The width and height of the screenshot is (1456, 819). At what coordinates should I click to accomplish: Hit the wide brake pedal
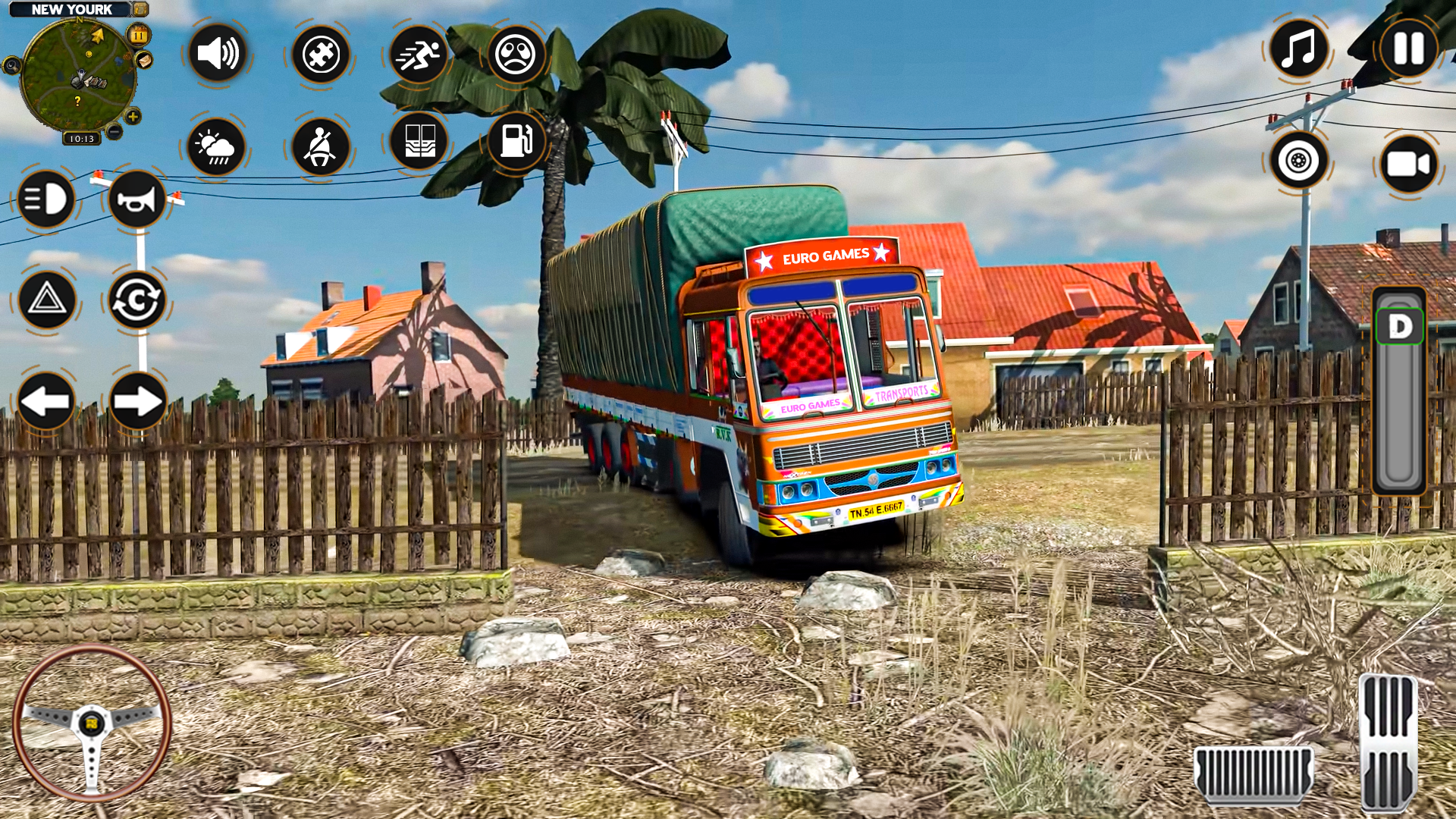click(x=1253, y=773)
